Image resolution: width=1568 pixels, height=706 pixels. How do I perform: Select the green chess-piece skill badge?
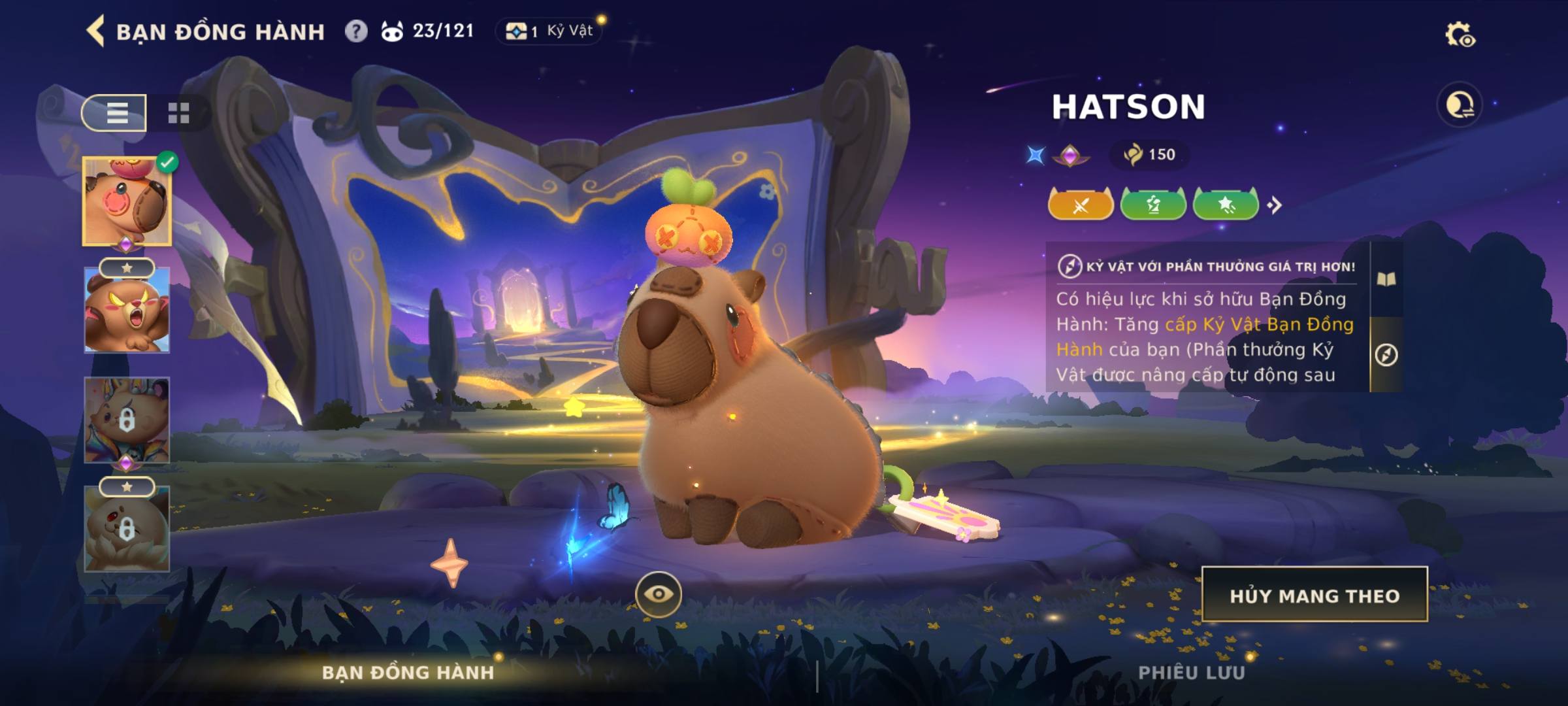click(x=1153, y=205)
